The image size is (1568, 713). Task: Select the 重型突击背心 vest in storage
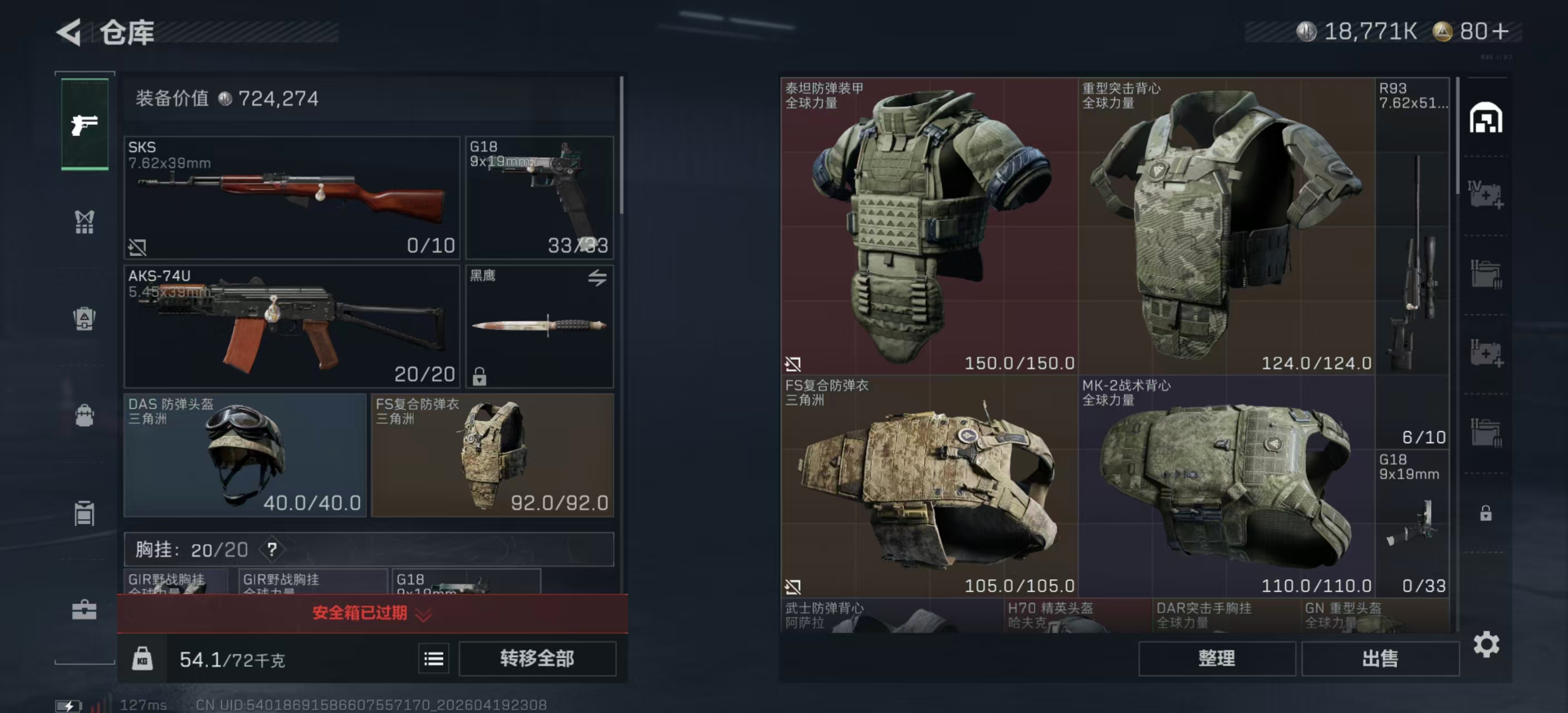click(x=1226, y=225)
